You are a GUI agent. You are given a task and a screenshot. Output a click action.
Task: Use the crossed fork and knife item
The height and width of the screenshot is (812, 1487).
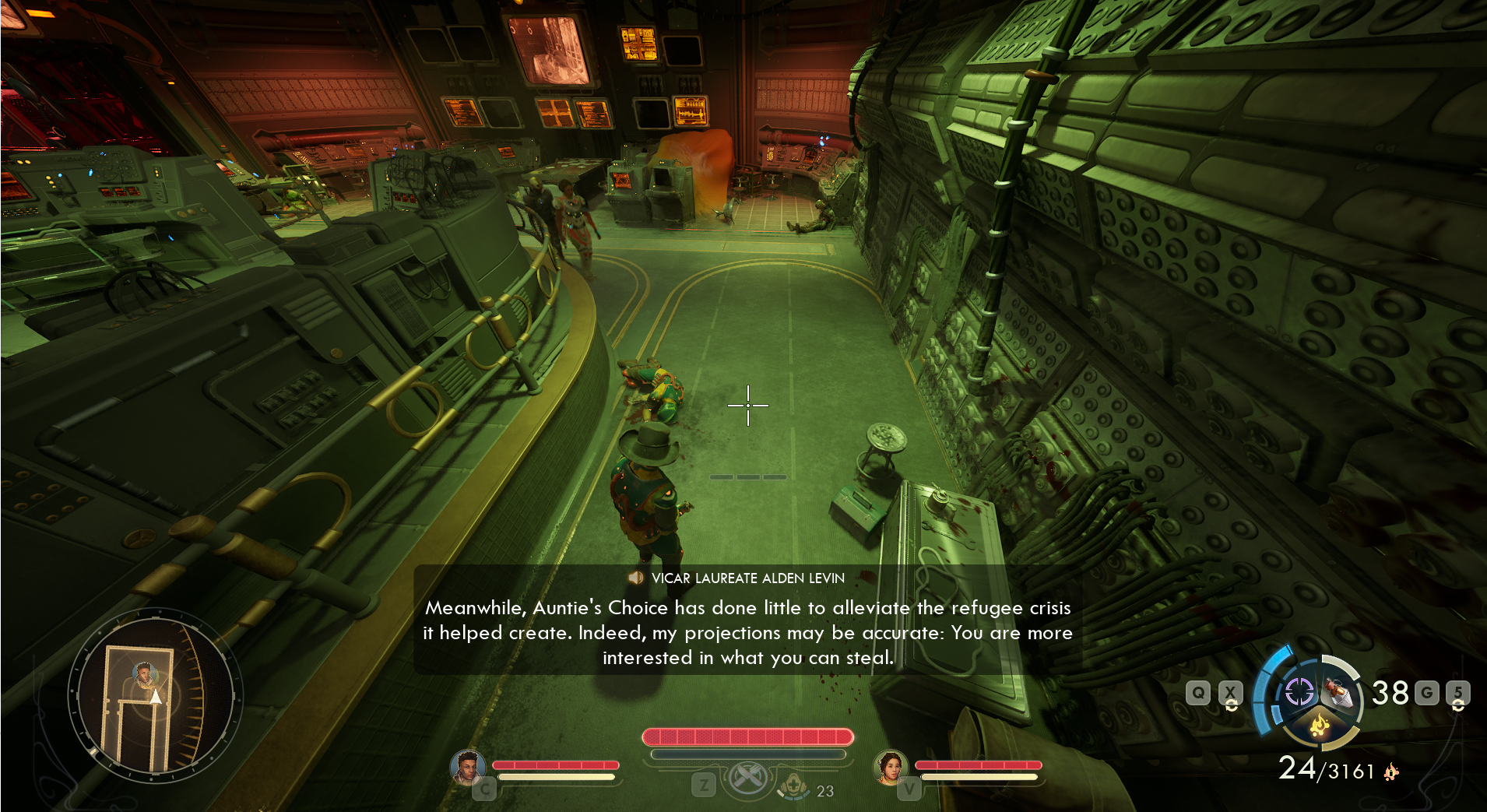747,777
